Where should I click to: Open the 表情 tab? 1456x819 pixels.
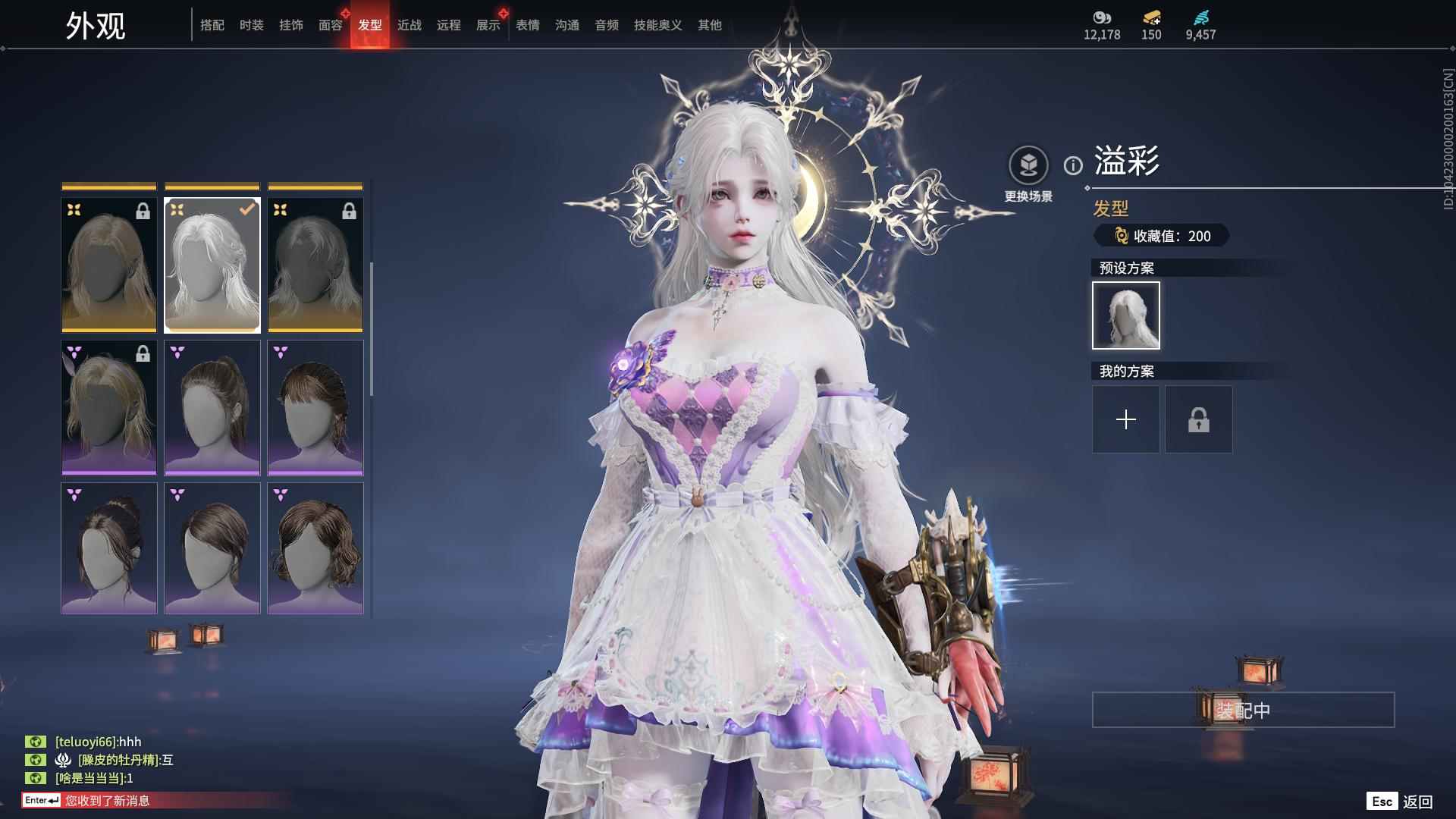(528, 25)
